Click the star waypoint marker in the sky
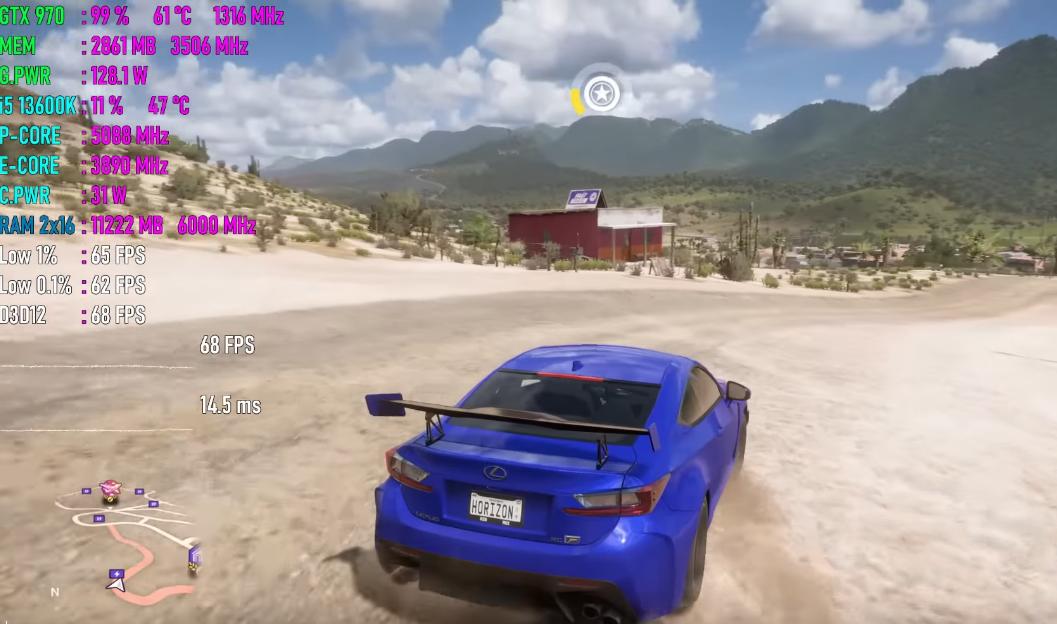The height and width of the screenshot is (624, 1057). [x=600, y=95]
